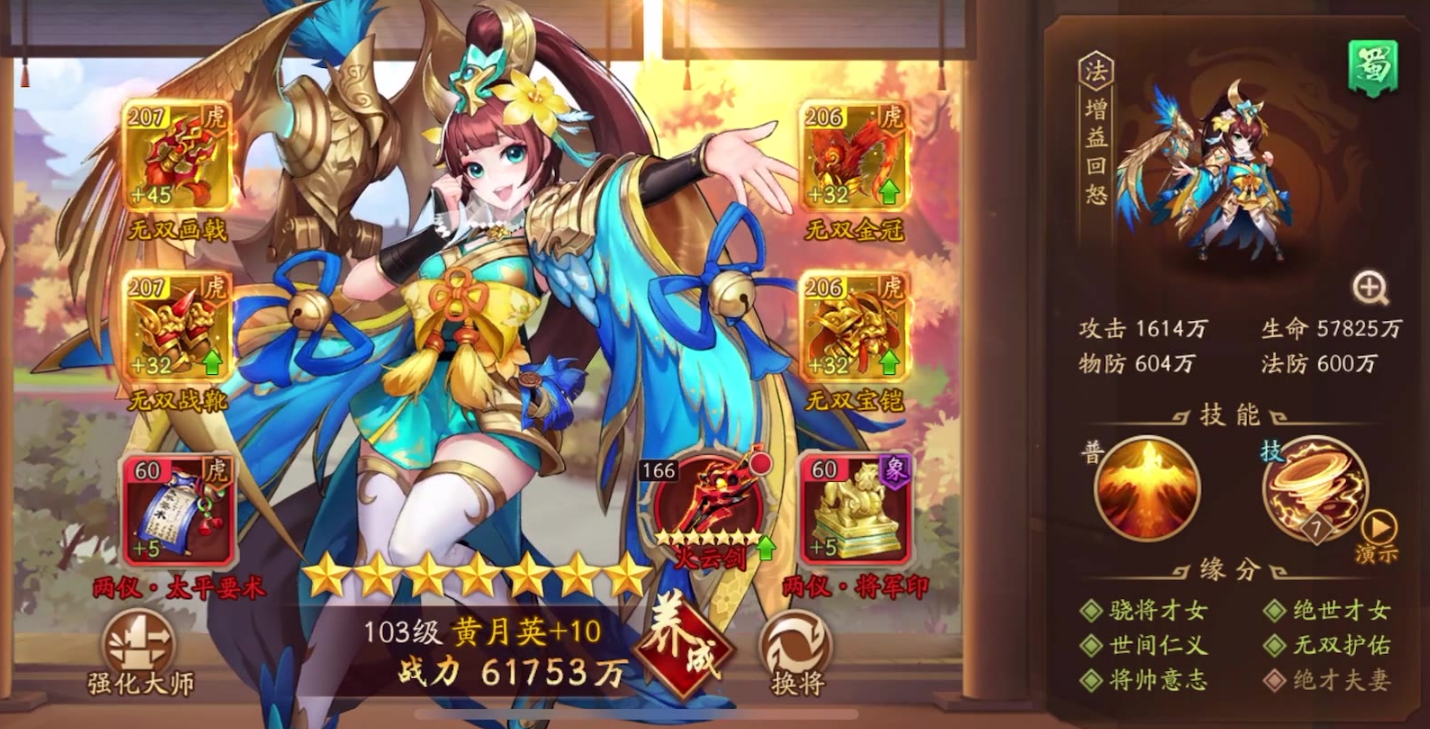This screenshot has width=1430, height=729.
Task: Open the 无双宝铠 armor equipment
Action: tap(853, 325)
